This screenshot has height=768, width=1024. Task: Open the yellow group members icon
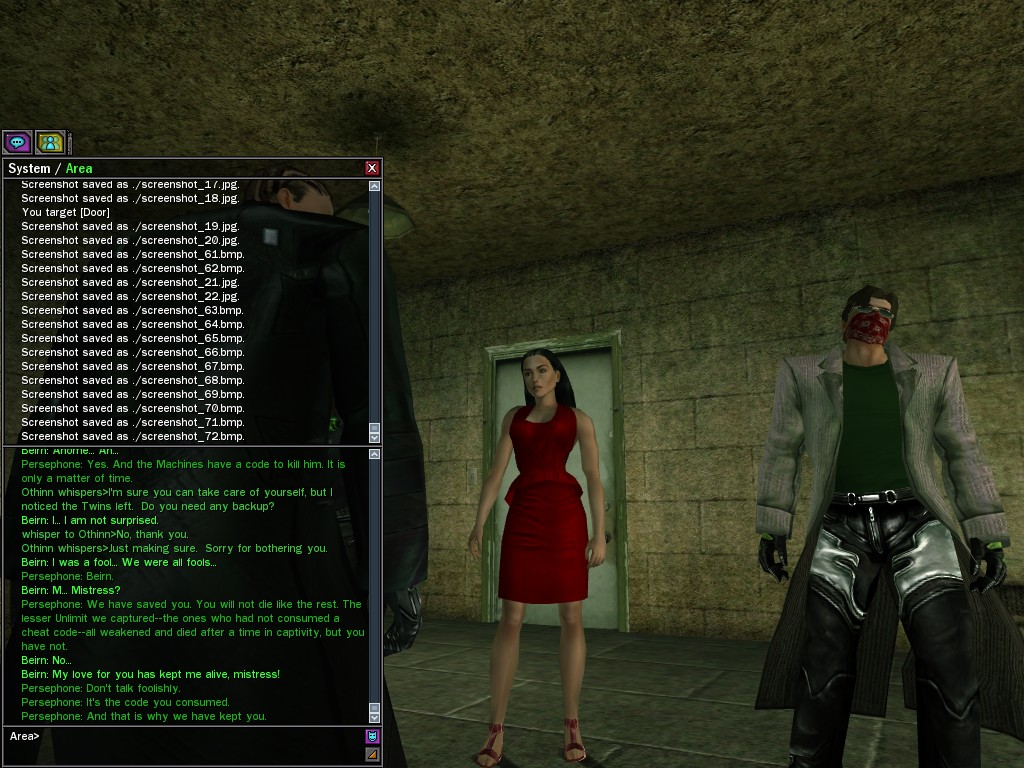[x=50, y=142]
